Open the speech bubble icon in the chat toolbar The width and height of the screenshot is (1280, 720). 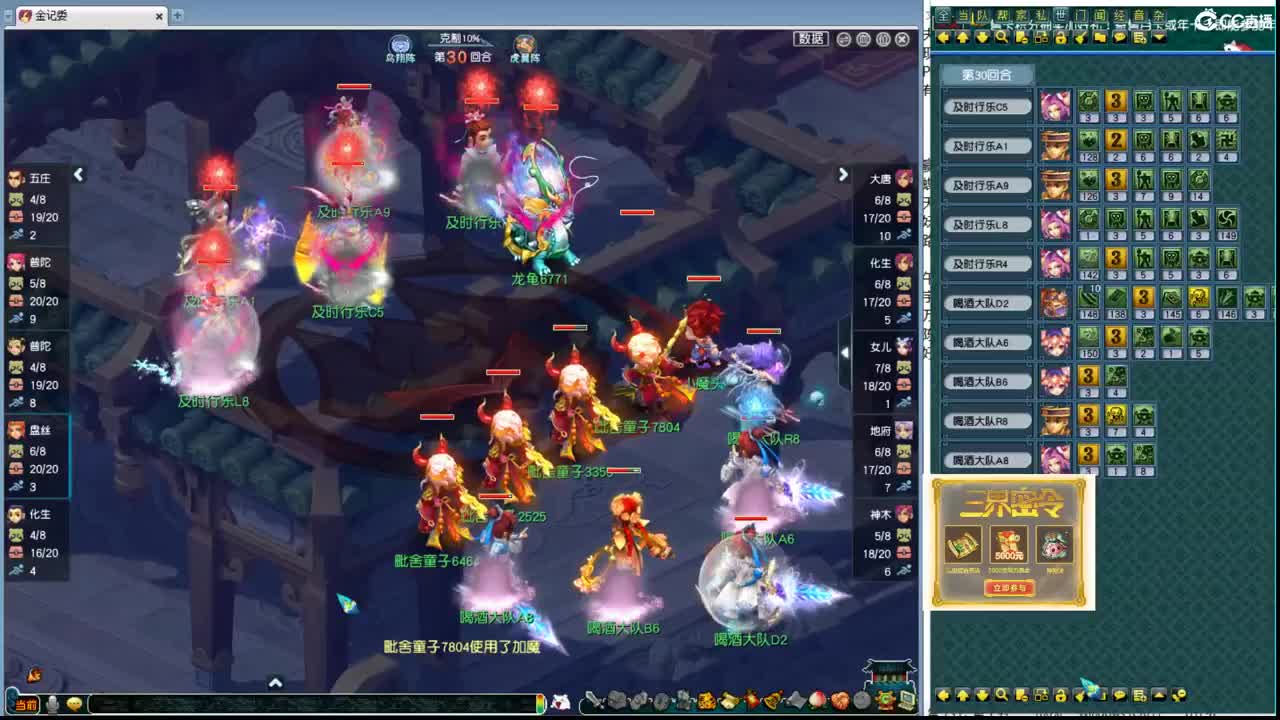point(1119,36)
